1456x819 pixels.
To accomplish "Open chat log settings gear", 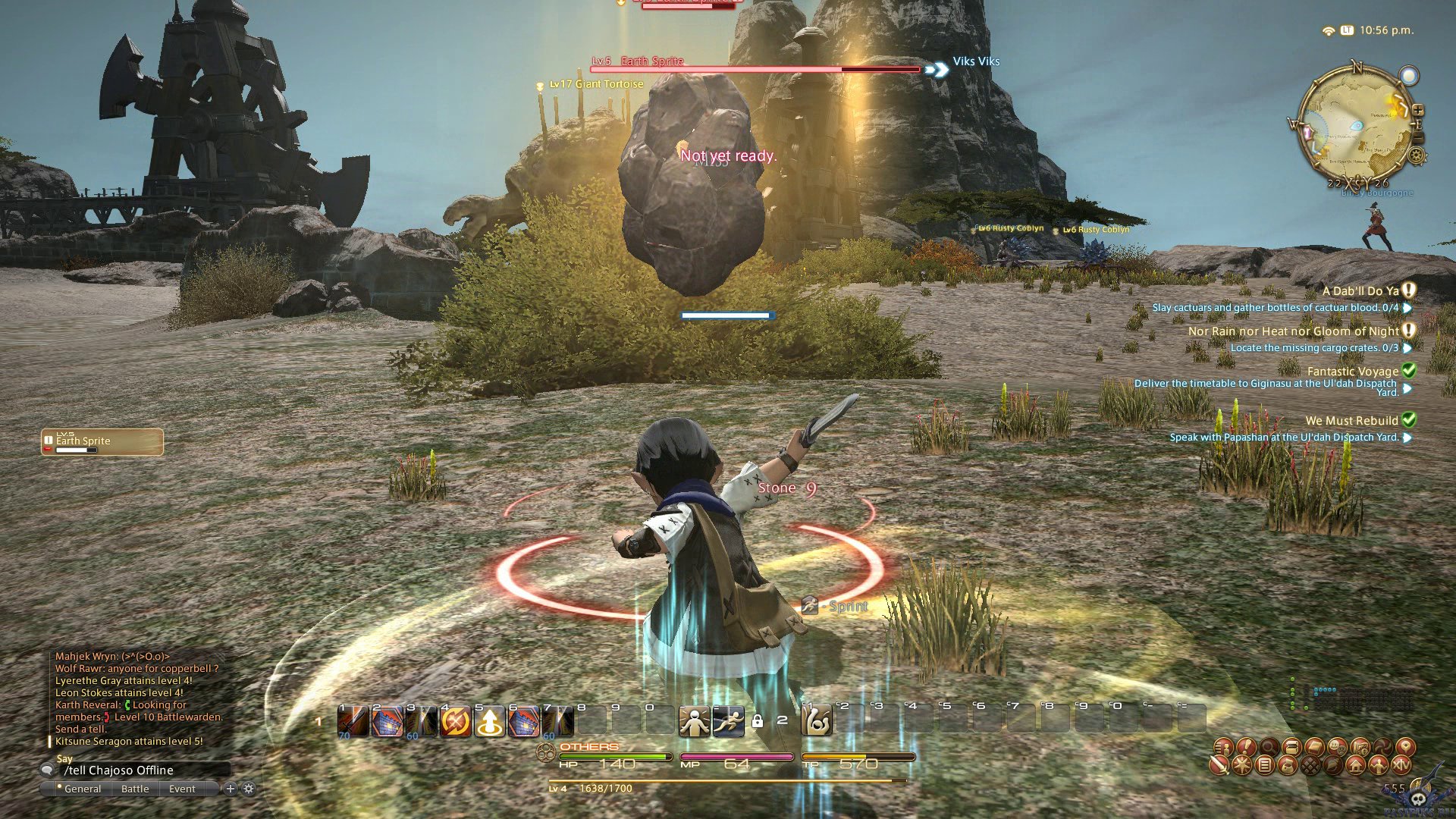I will click(x=249, y=789).
